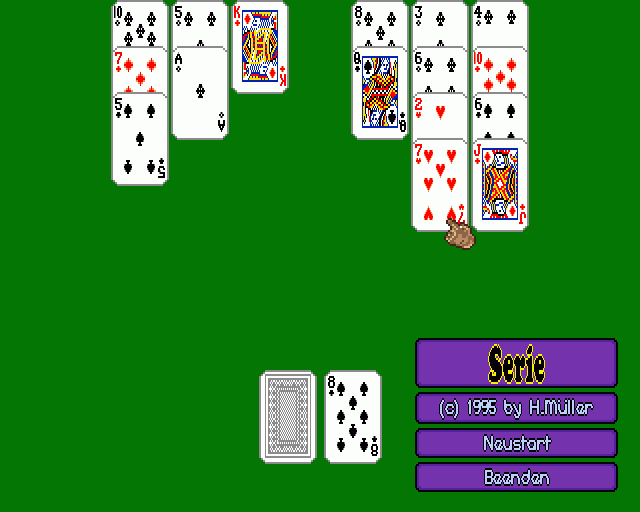Select the jack of diamonds card
Viewport: 640px width, 512px height.
(500, 185)
